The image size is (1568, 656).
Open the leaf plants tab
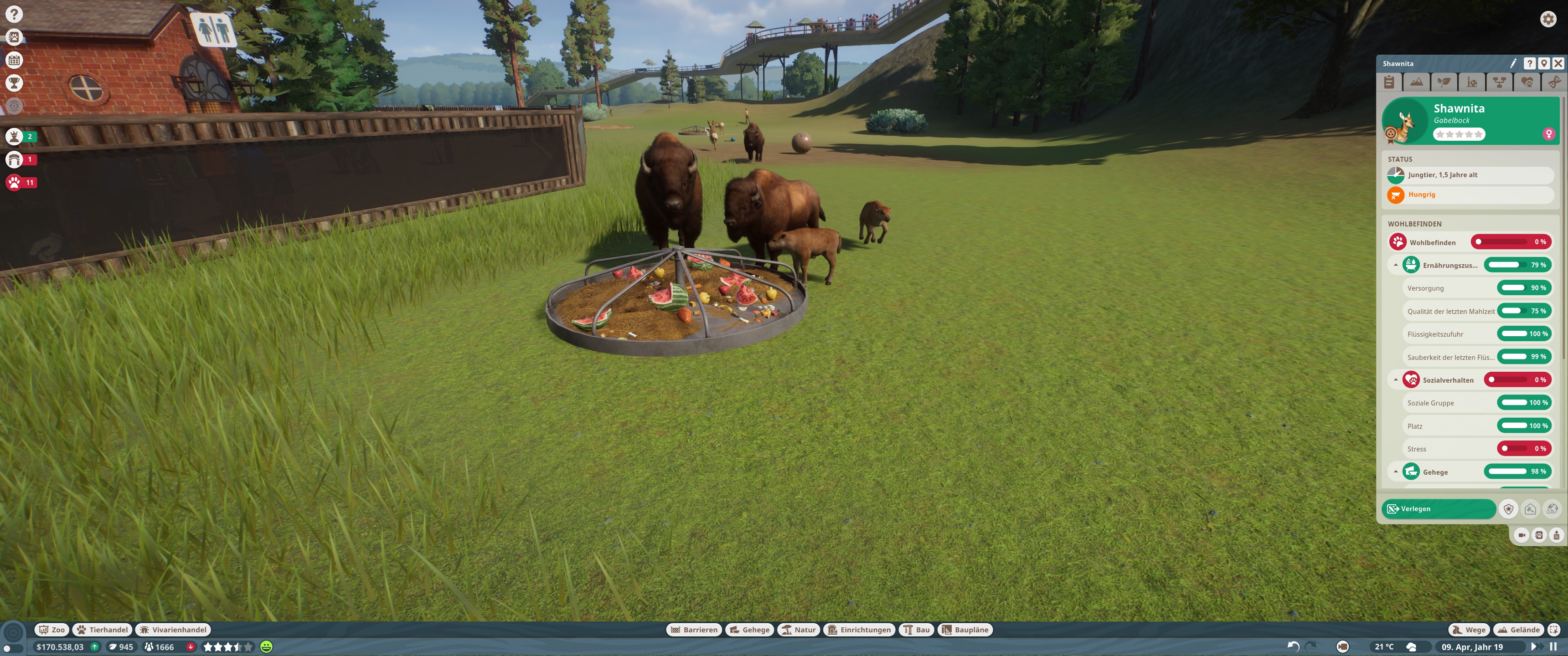[x=1444, y=82]
